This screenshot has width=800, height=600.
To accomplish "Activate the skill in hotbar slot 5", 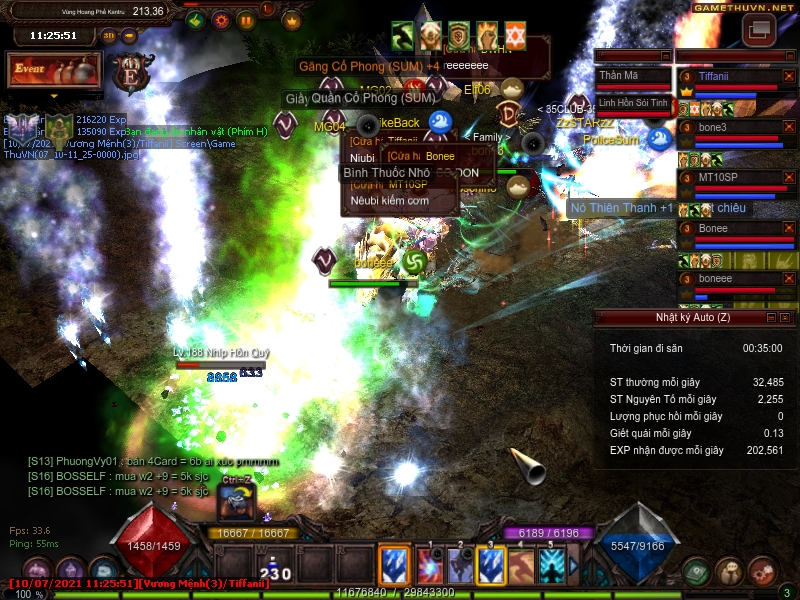I will point(552,566).
